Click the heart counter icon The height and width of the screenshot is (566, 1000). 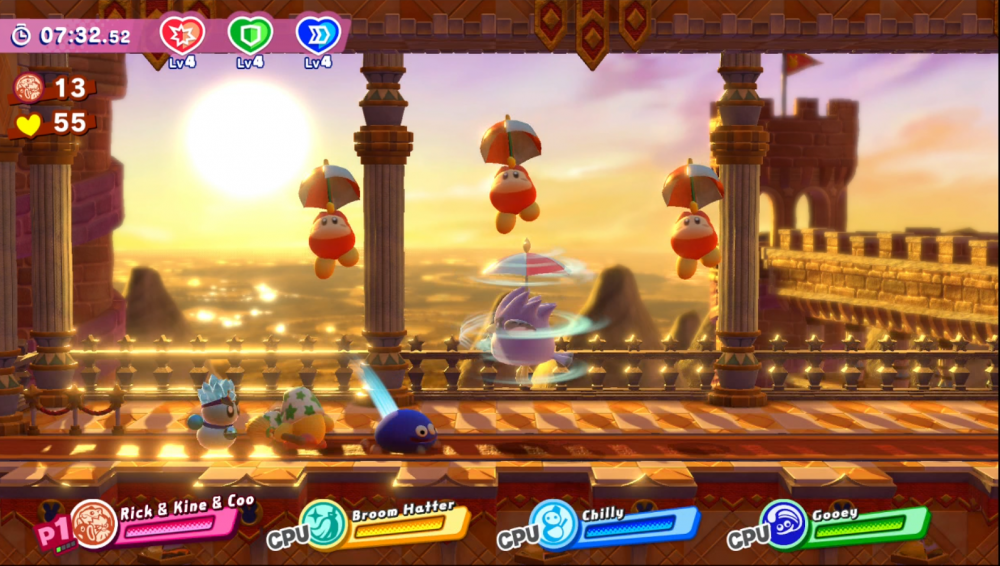[x=27, y=124]
